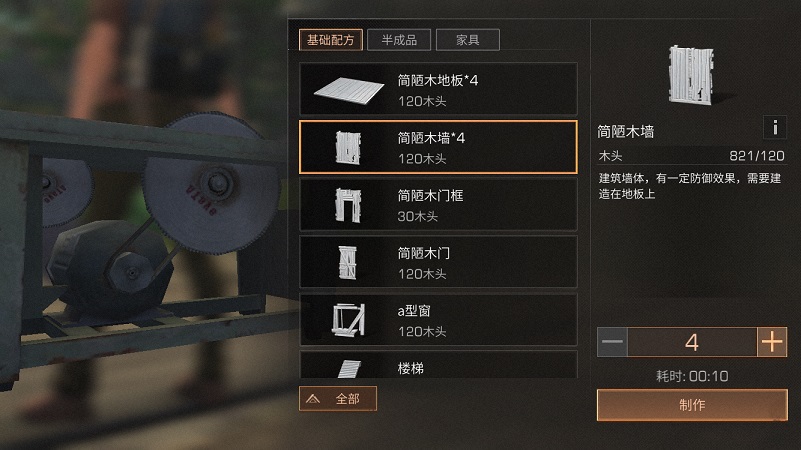Pick the 简陋木门 recipe

tap(438, 262)
